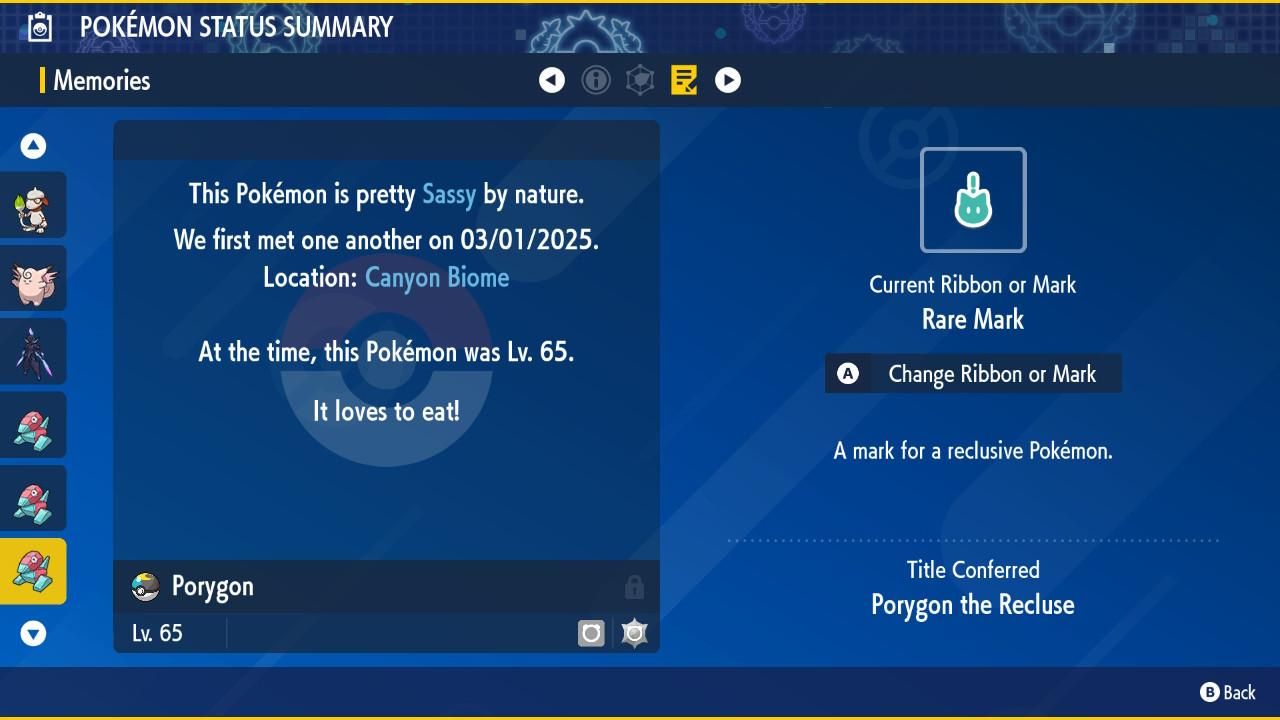Click the down arrow below the party list
The image size is (1280, 720).
pos(33,633)
